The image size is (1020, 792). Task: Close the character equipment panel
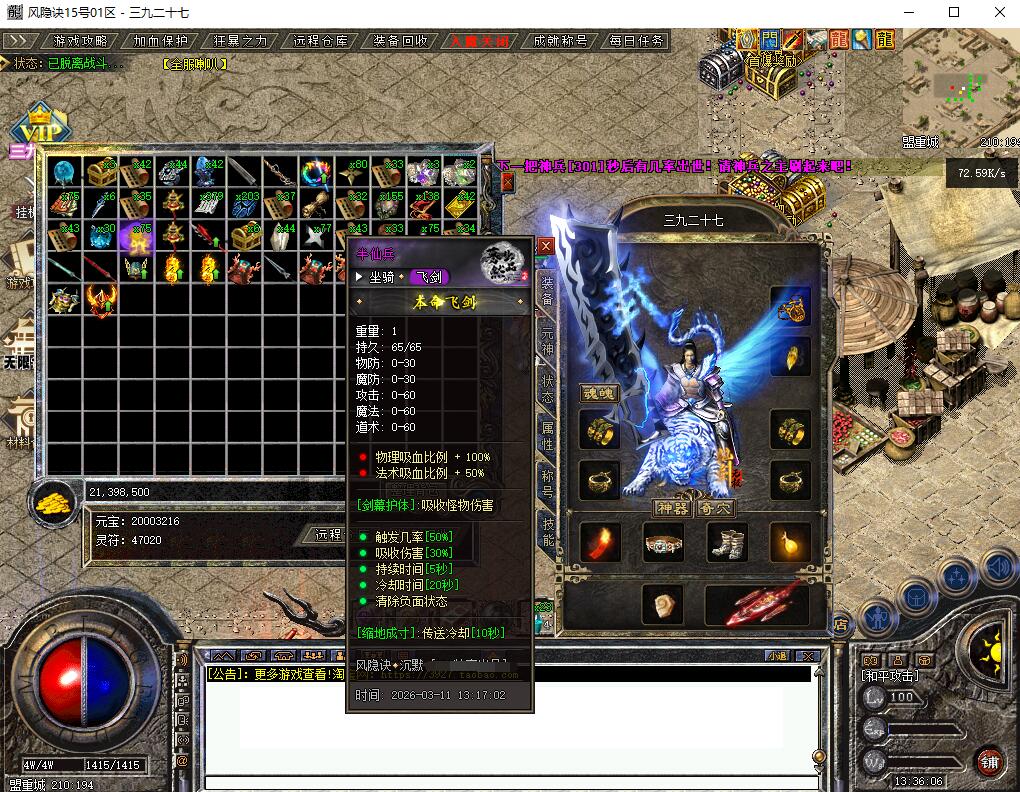[546, 245]
